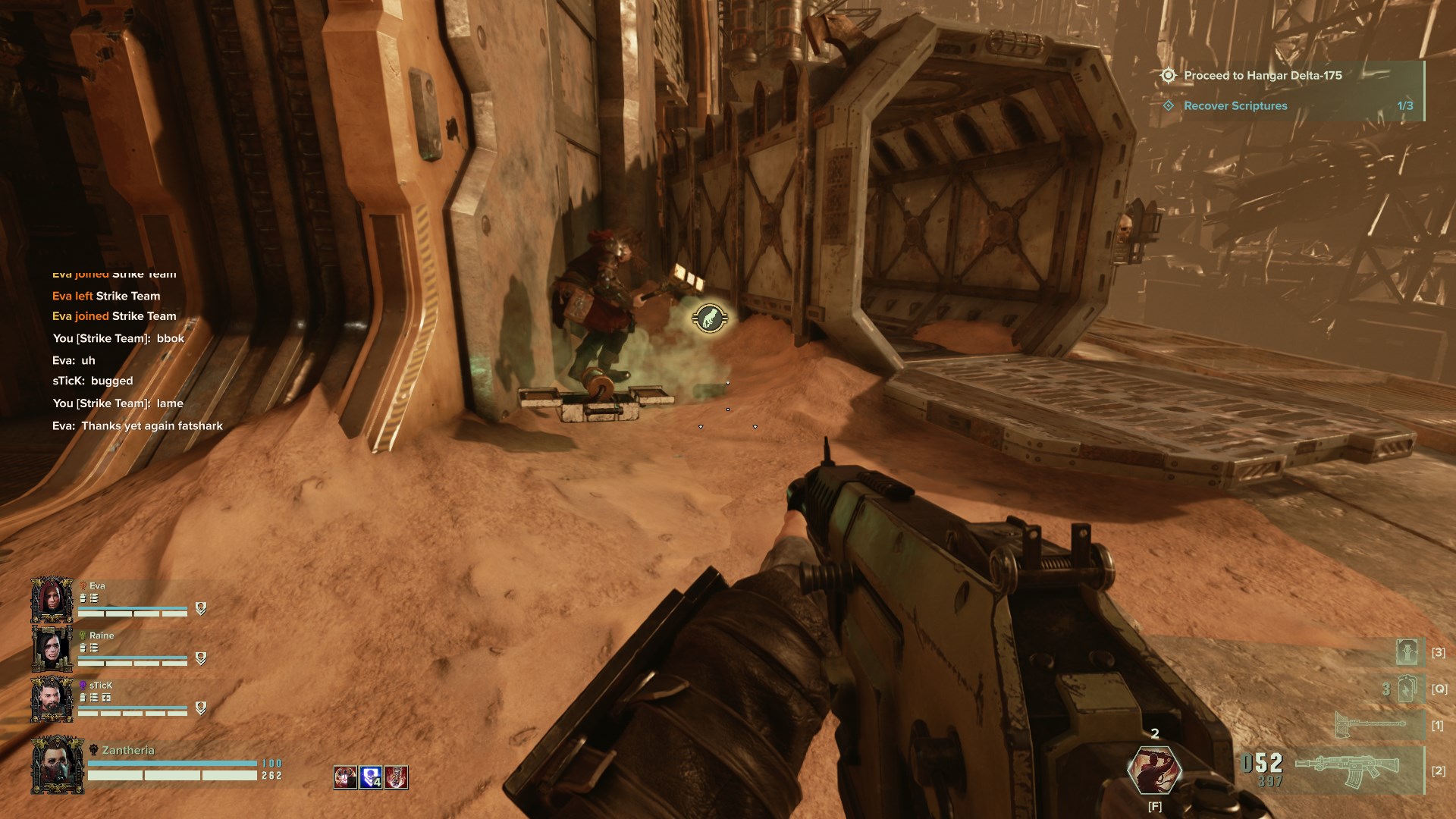Select sTicK's teammate portrait
Image resolution: width=1456 pixels, height=819 pixels.
pyautogui.click(x=52, y=698)
